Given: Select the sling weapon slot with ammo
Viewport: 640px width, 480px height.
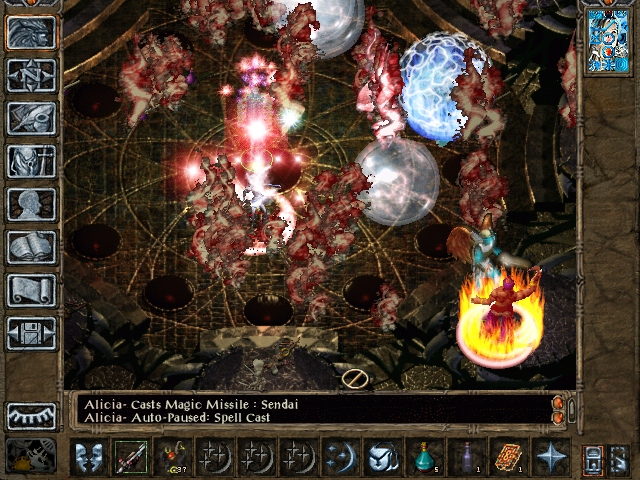Looking at the screenshot, I should coord(173,457).
